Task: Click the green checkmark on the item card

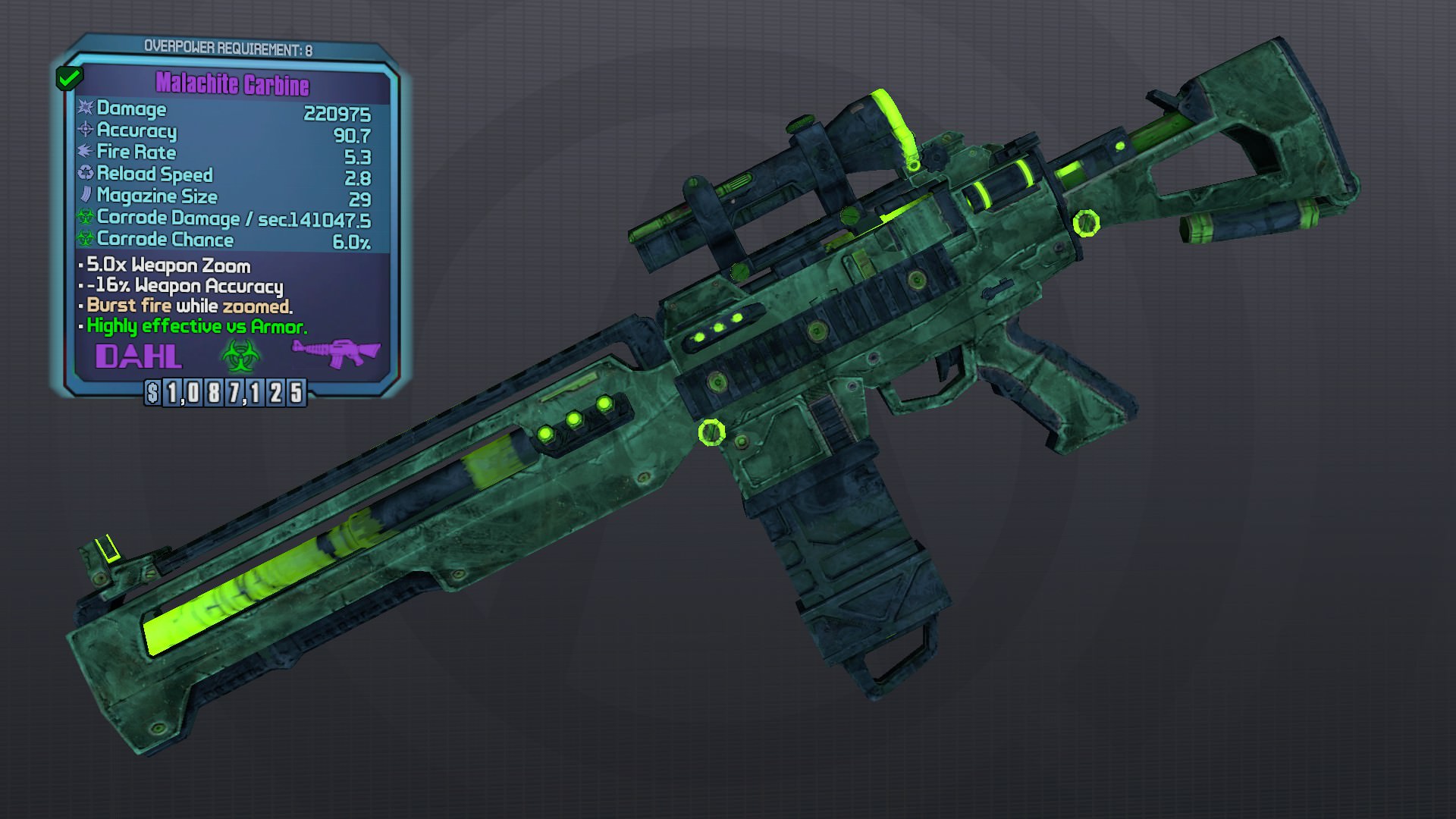Action: tap(69, 77)
